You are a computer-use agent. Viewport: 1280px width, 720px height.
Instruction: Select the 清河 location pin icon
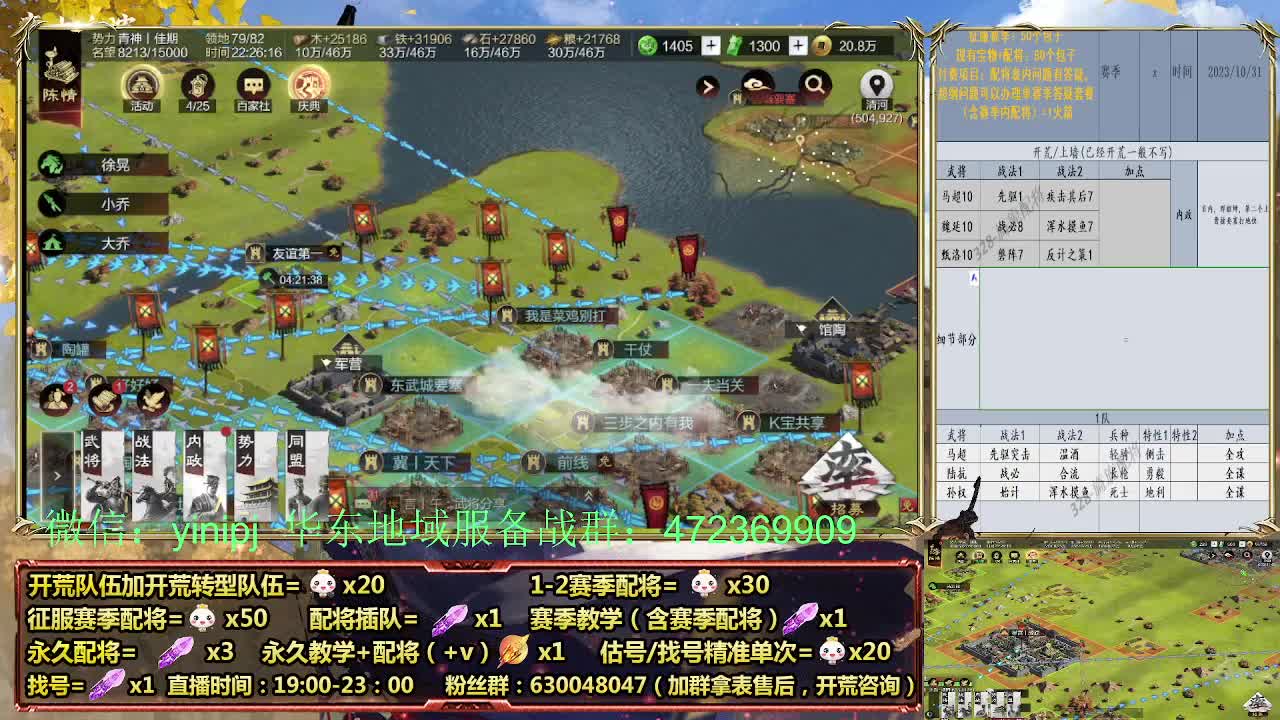(x=878, y=86)
